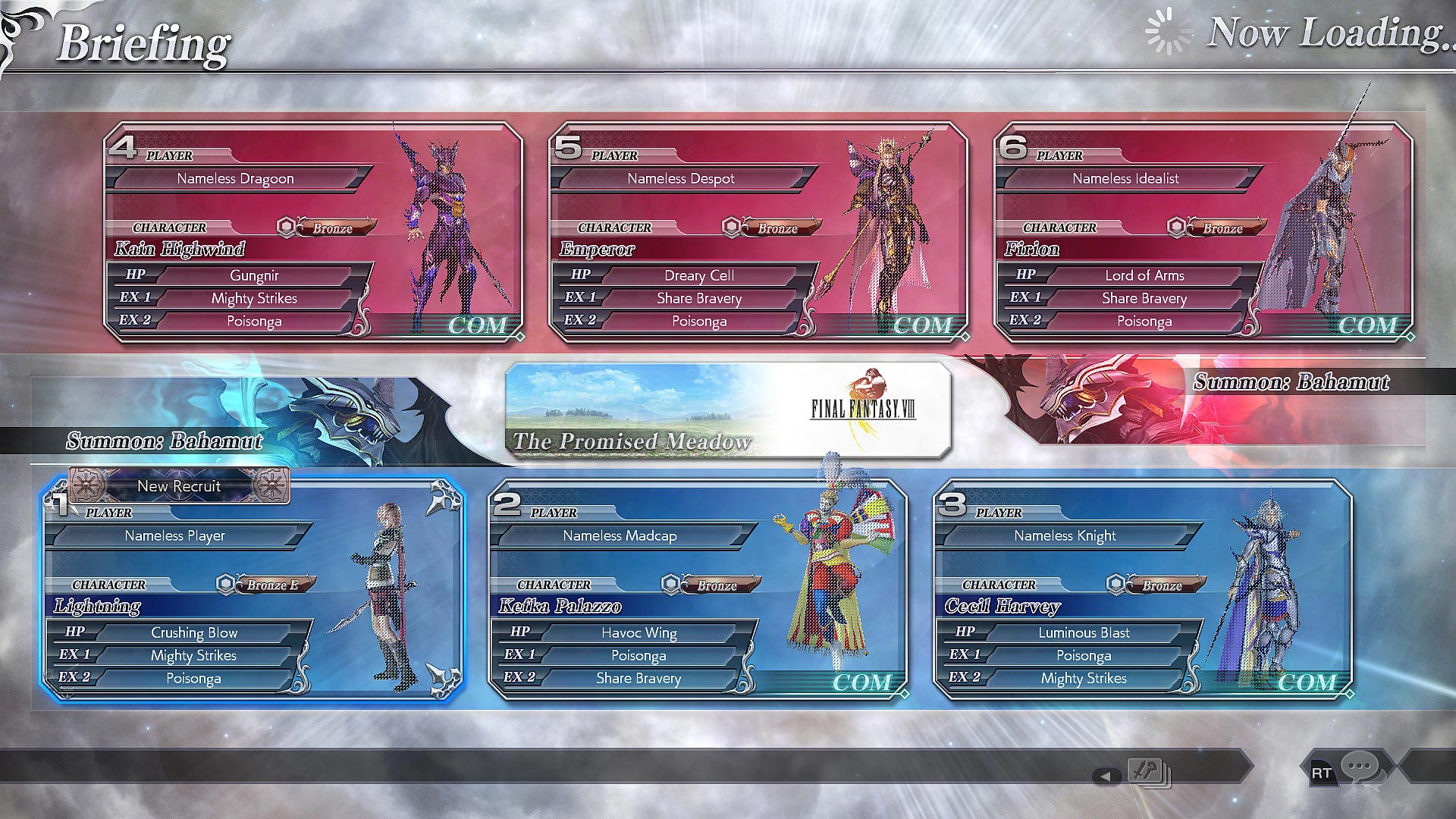
Task: Choose Firion's player card
Action: [x=1203, y=233]
